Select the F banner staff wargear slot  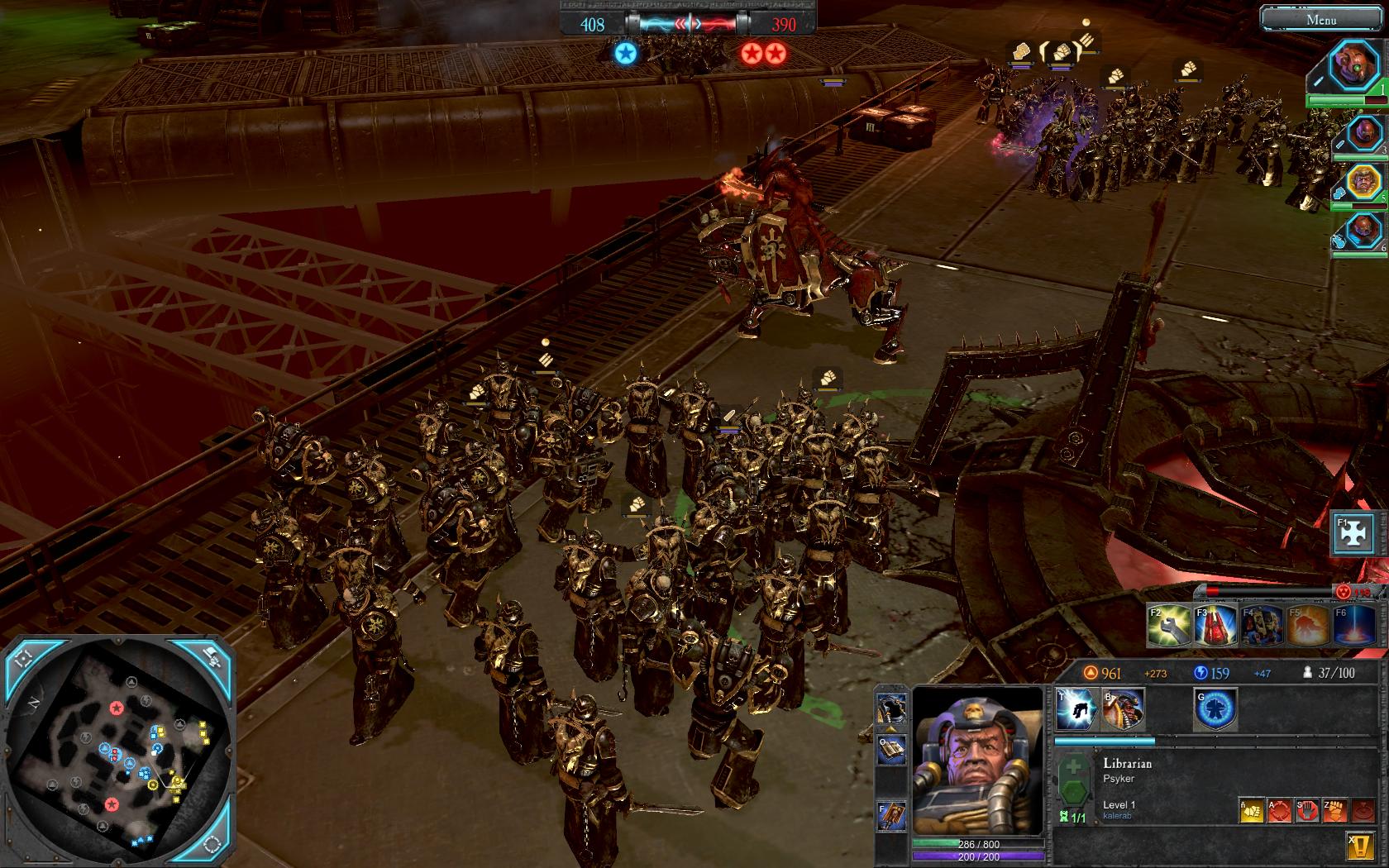click(892, 816)
